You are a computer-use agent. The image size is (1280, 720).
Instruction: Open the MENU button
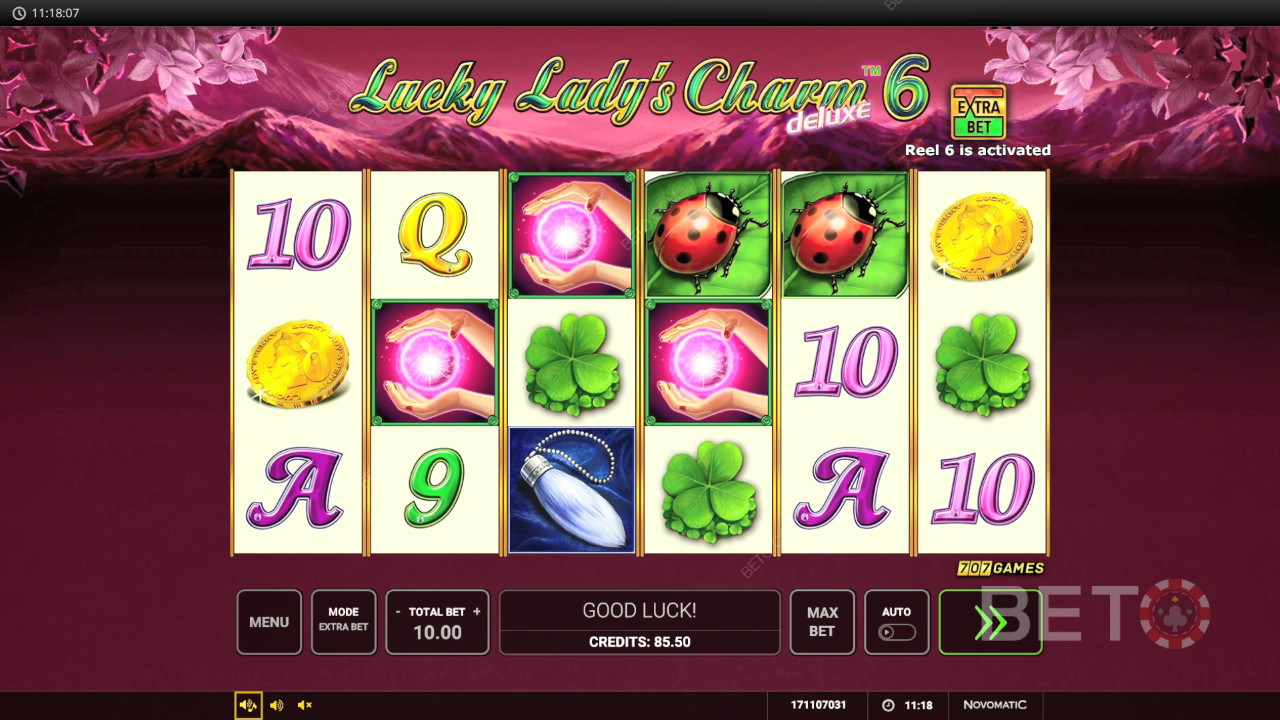(x=269, y=622)
